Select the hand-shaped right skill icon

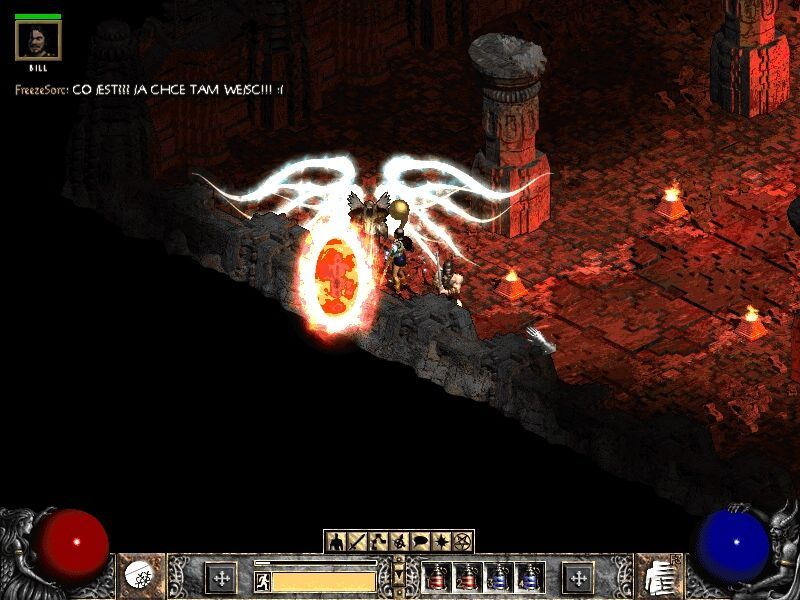pyautogui.click(x=659, y=577)
